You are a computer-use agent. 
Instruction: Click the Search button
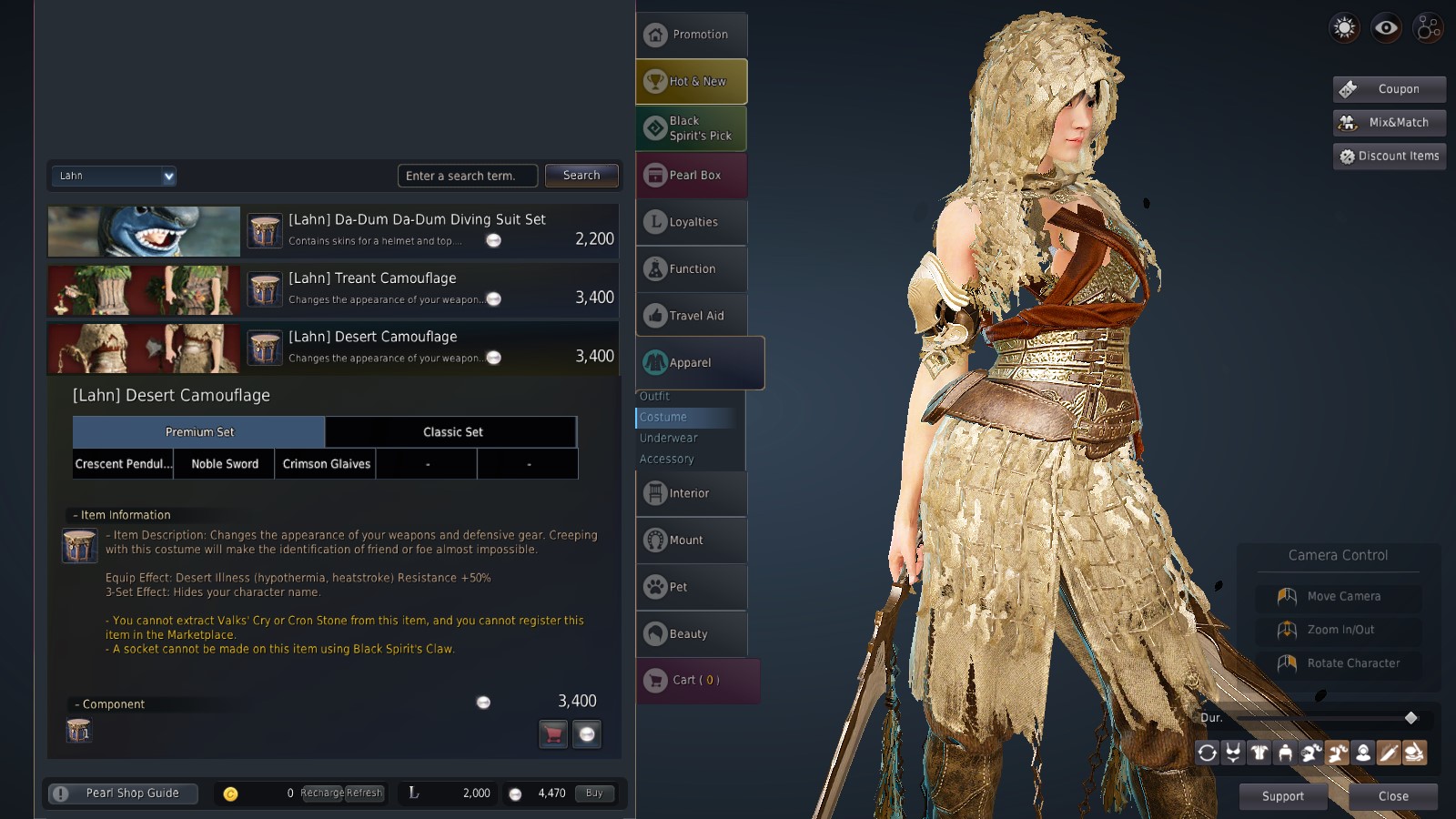tap(581, 176)
